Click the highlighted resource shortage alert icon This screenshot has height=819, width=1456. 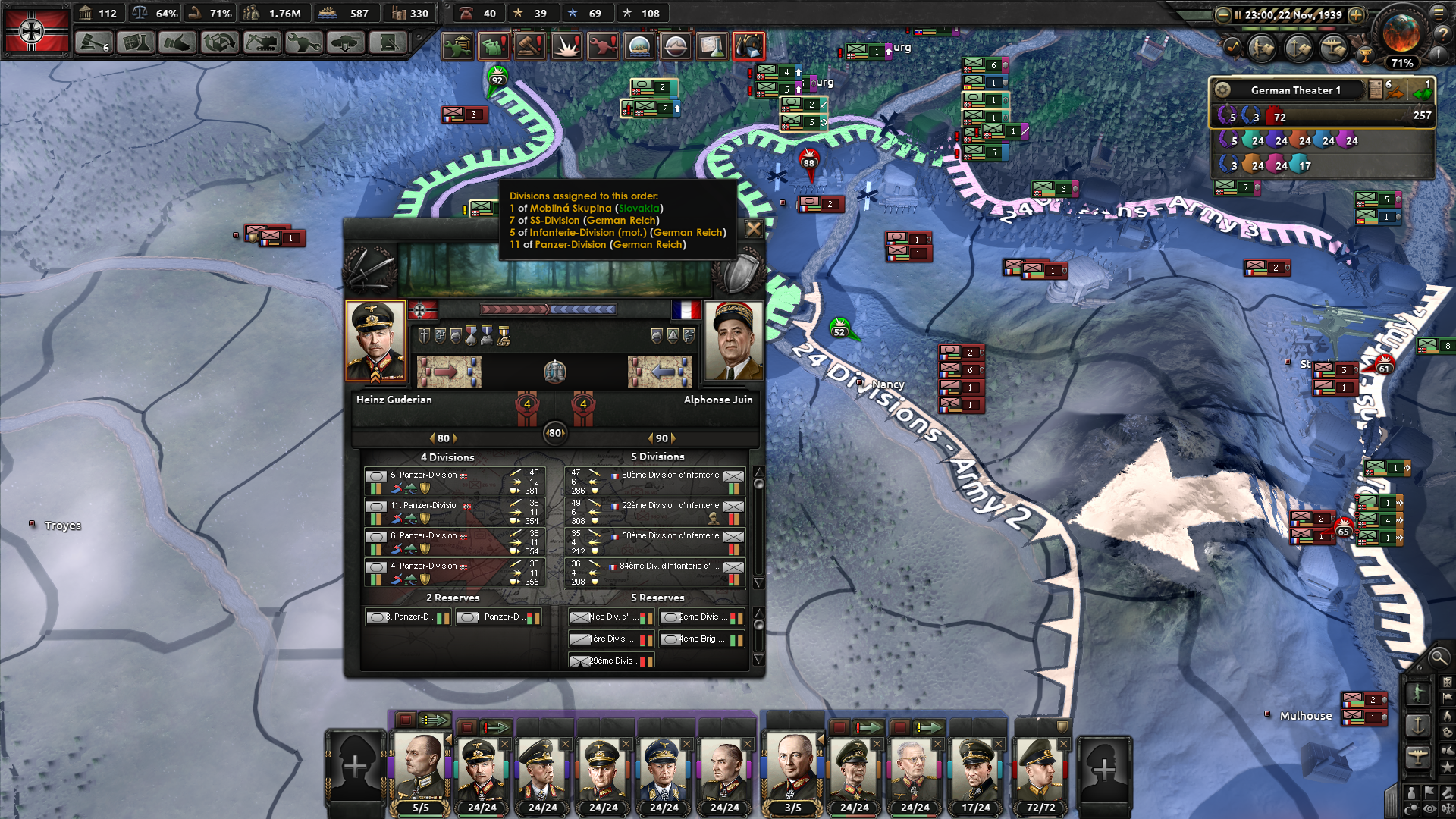(749, 45)
